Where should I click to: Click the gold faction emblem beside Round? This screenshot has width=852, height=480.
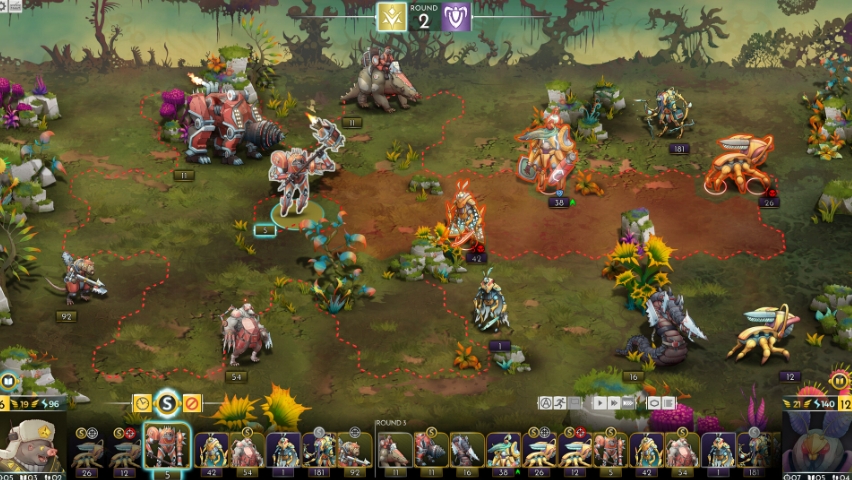pyautogui.click(x=390, y=16)
